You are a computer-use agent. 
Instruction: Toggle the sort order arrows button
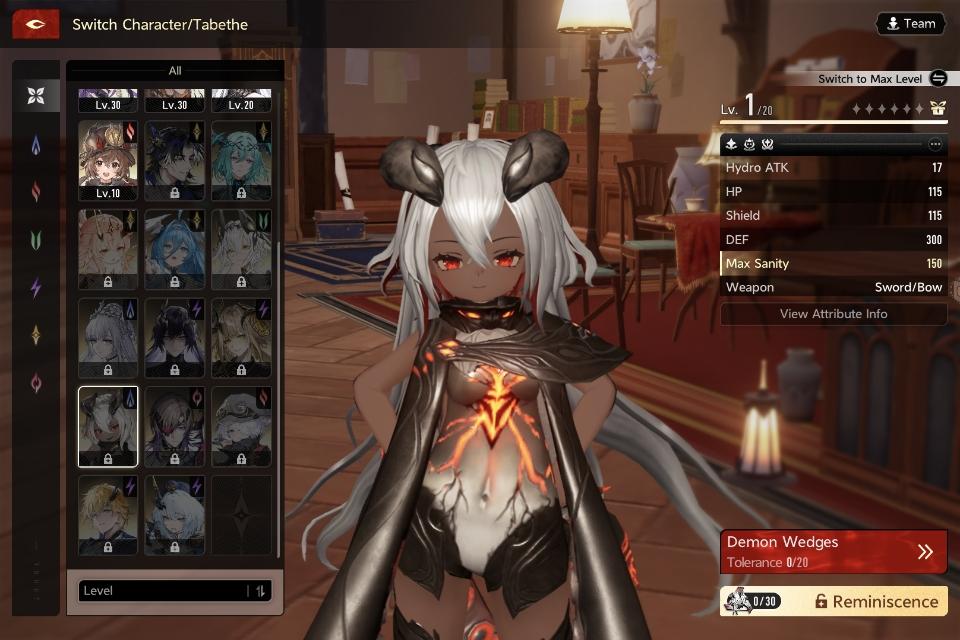tap(260, 591)
